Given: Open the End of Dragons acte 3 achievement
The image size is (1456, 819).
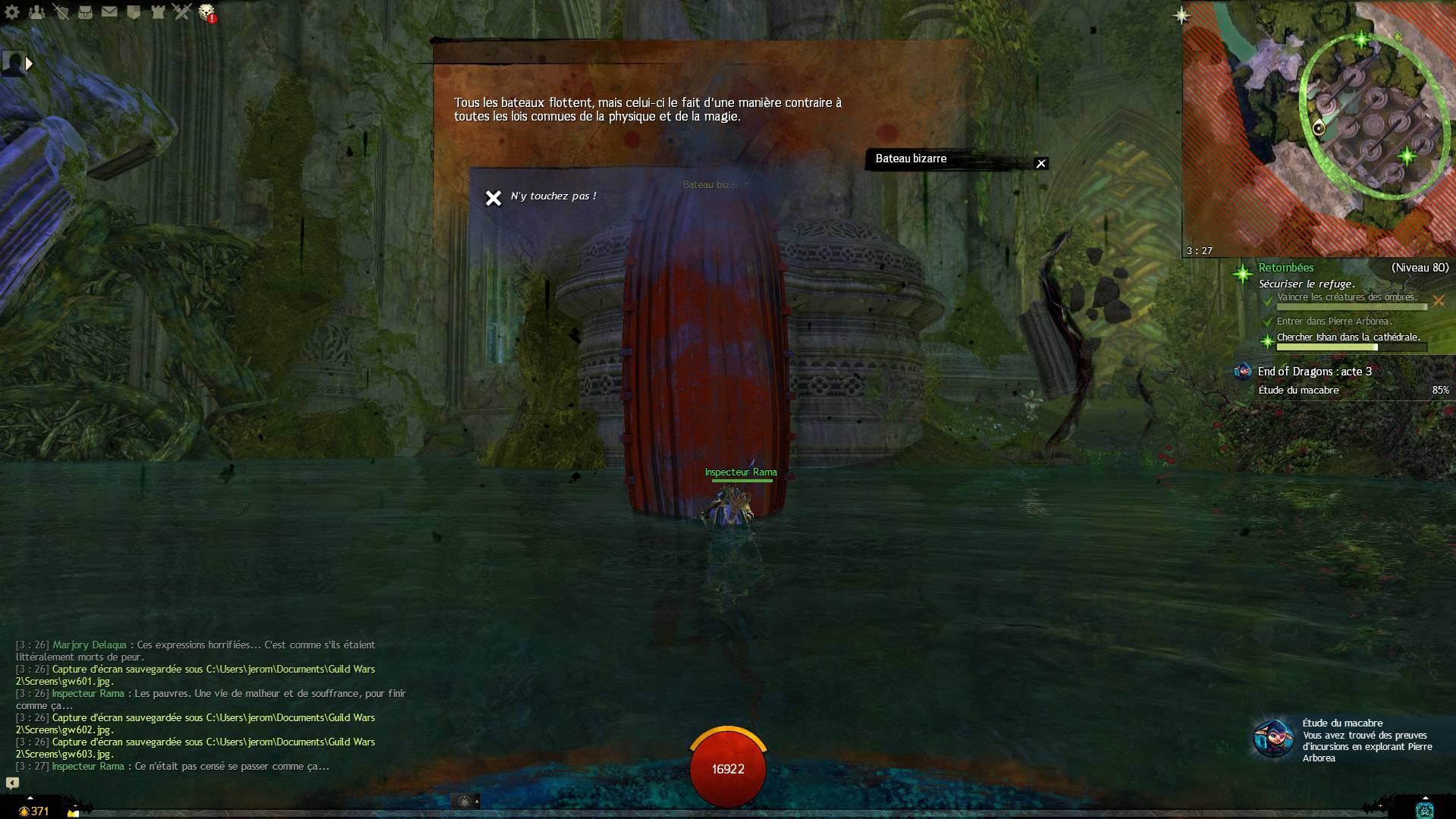Looking at the screenshot, I should pos(1314,372).
